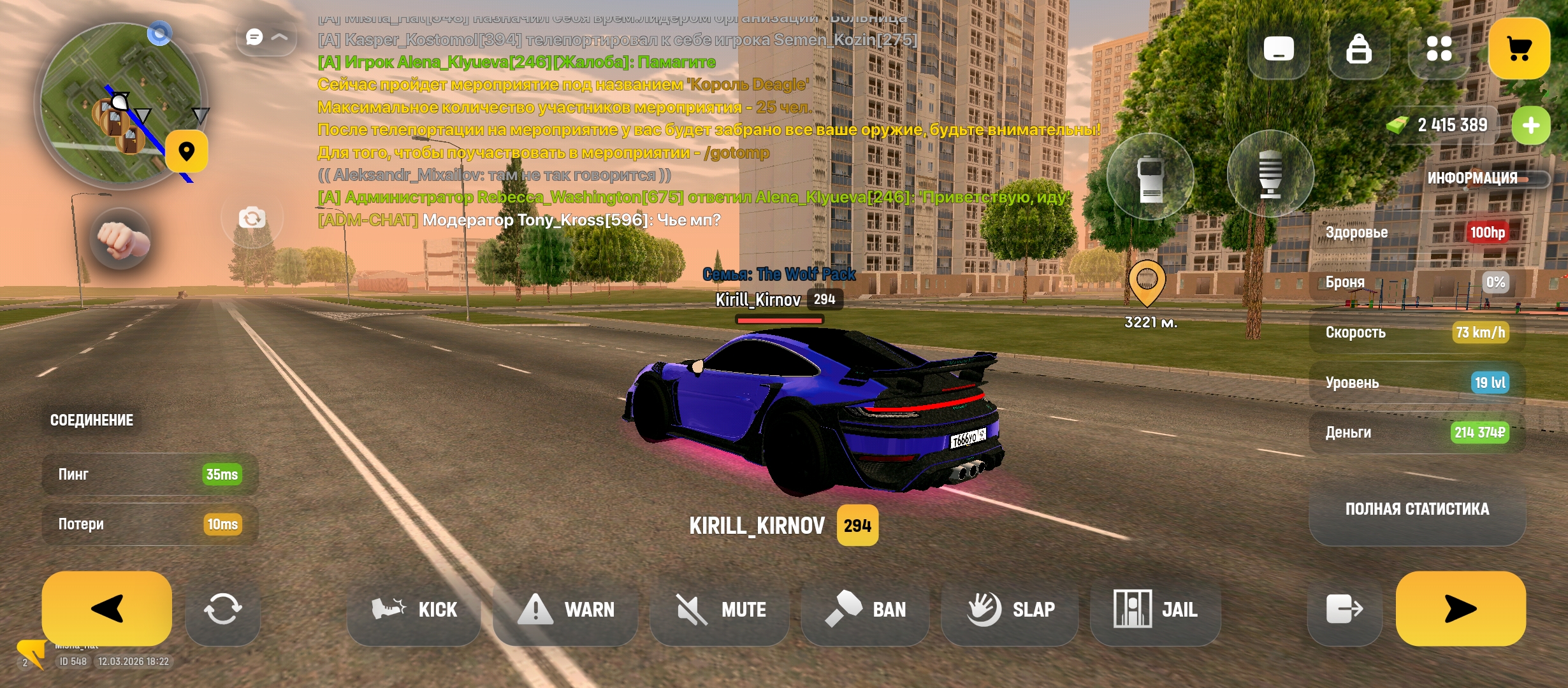Send the player to JAIL
1568x688 pixels.
click(1155, 610)
